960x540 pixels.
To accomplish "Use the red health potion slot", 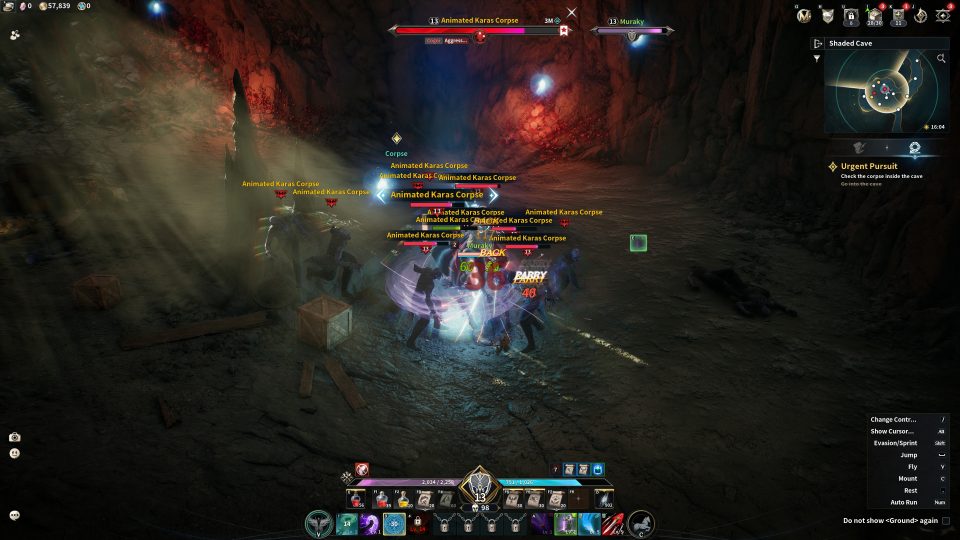I will (x=356, y=498).
